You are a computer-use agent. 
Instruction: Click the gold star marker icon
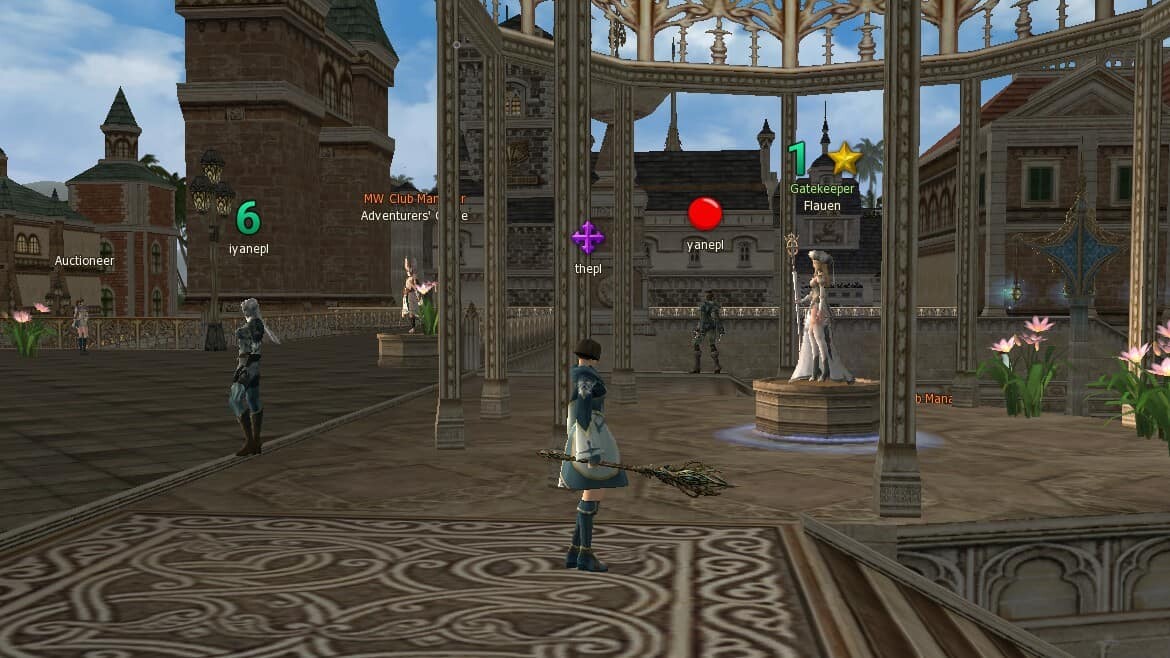[845, 158]
